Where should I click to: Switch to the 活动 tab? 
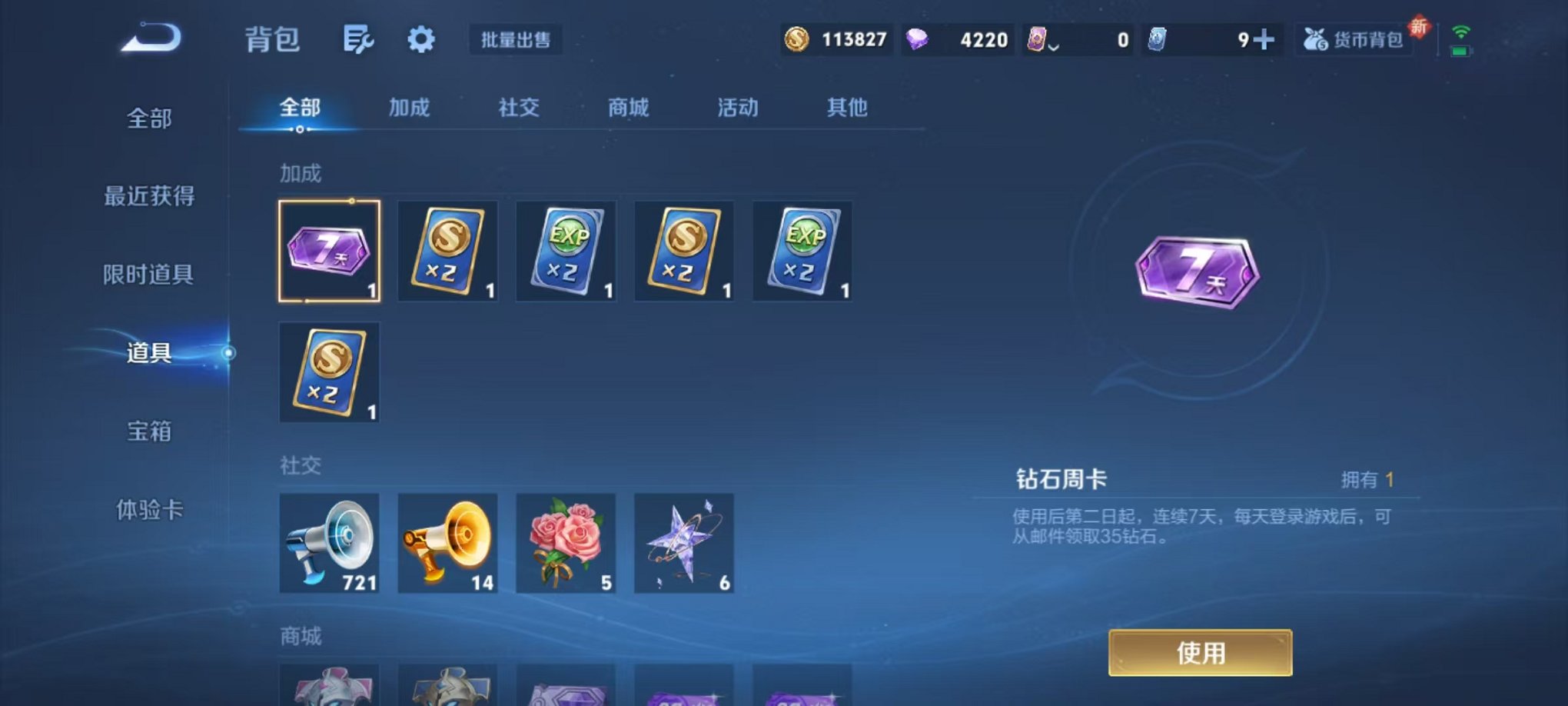(x=736, y=108)
